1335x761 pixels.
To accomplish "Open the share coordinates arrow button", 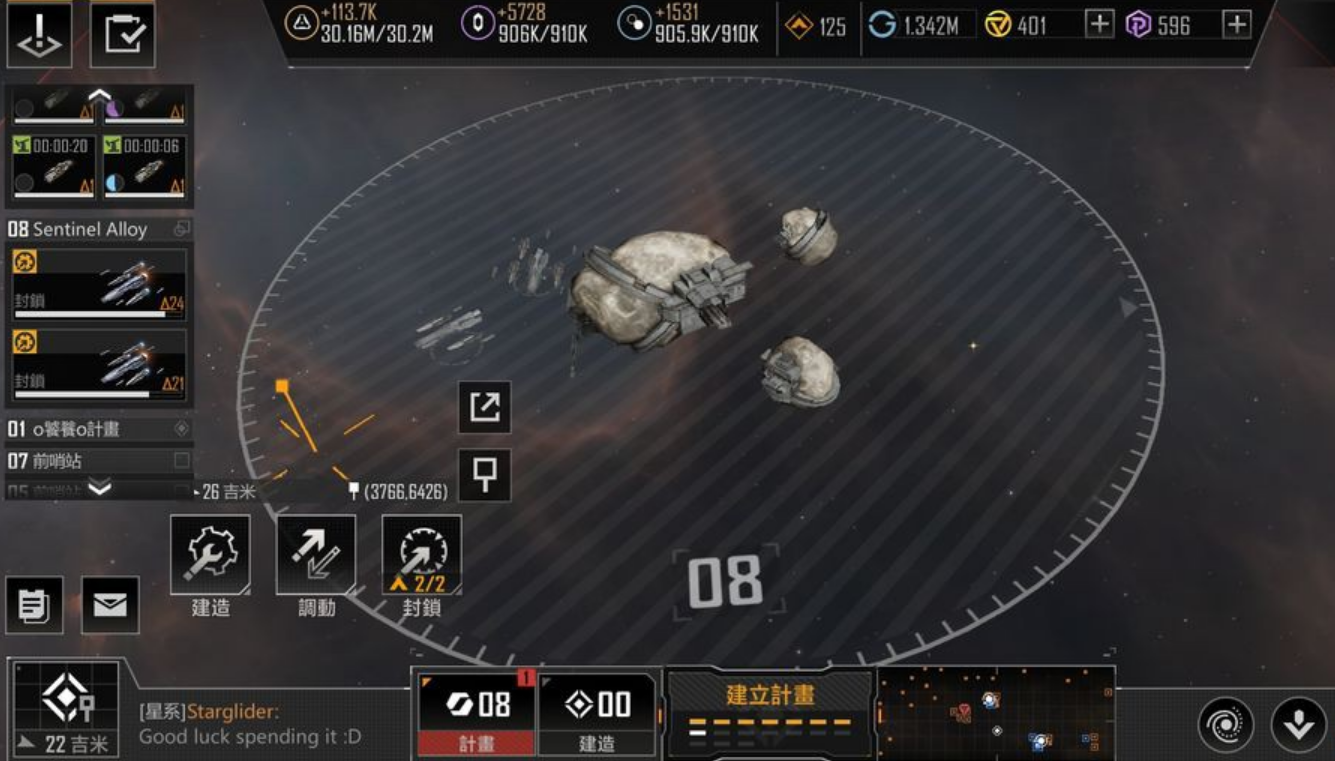I will pyautogui.click(x=485, y=407).
